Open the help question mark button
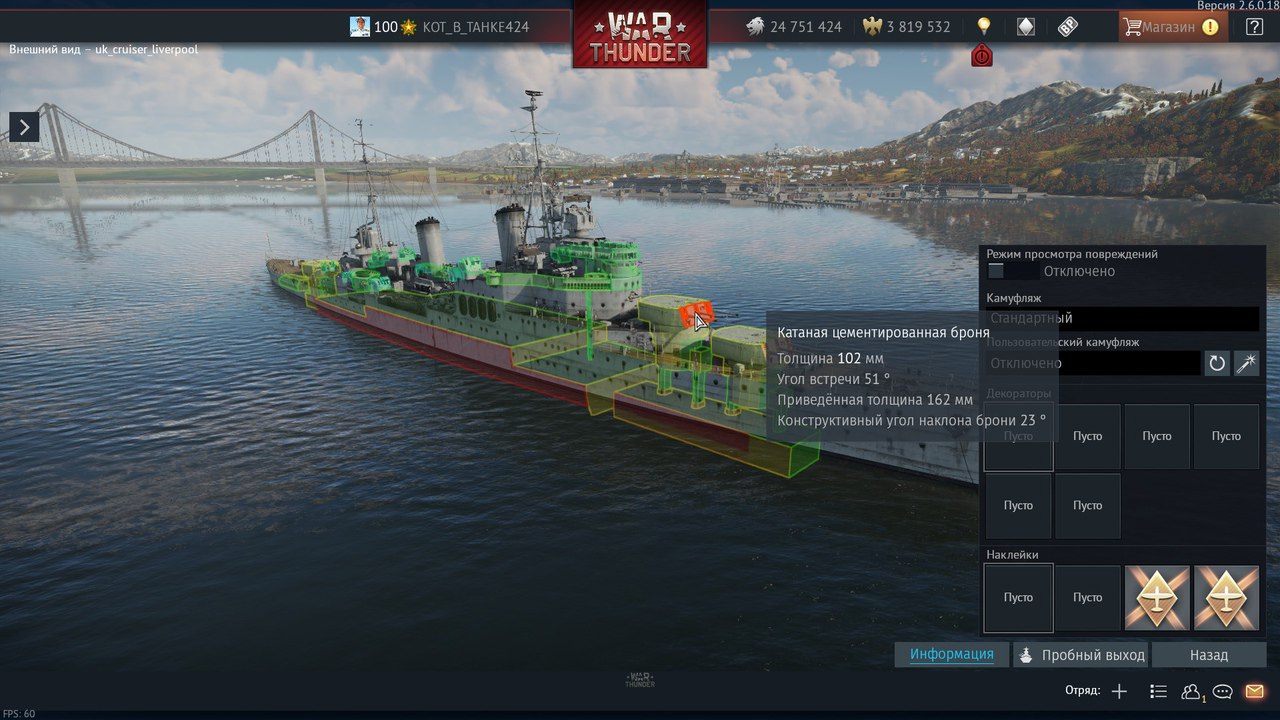Screen dimensions: 1280x720 (1254, 27)
